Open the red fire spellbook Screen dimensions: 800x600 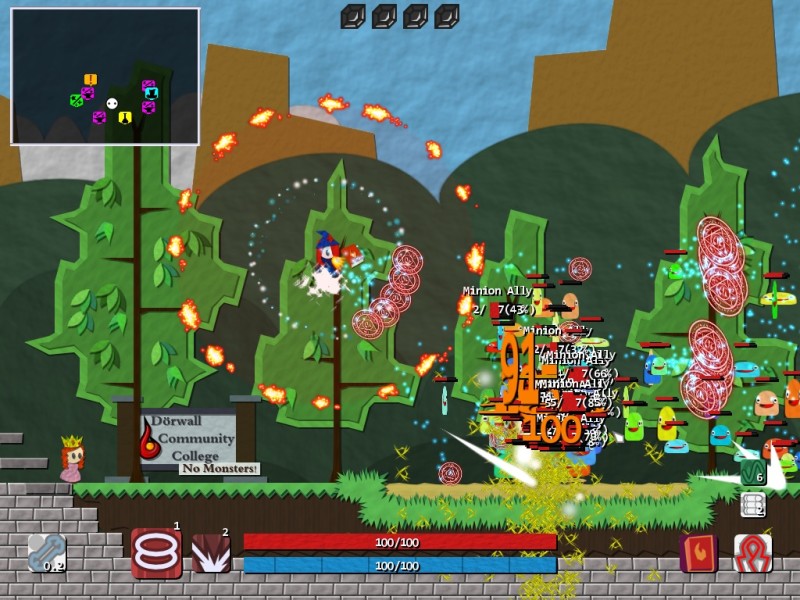click(698, 553)
